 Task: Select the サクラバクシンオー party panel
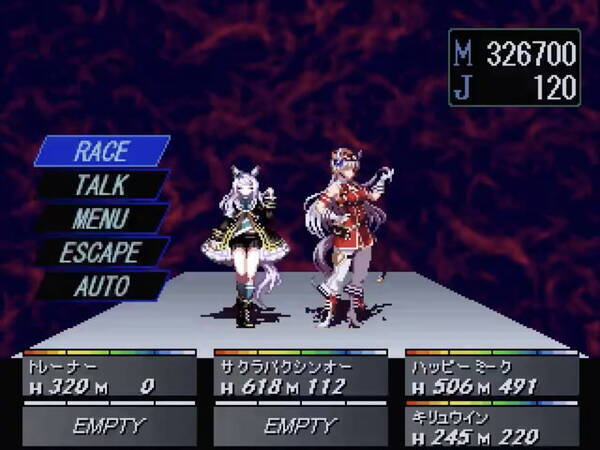[300, 376]
